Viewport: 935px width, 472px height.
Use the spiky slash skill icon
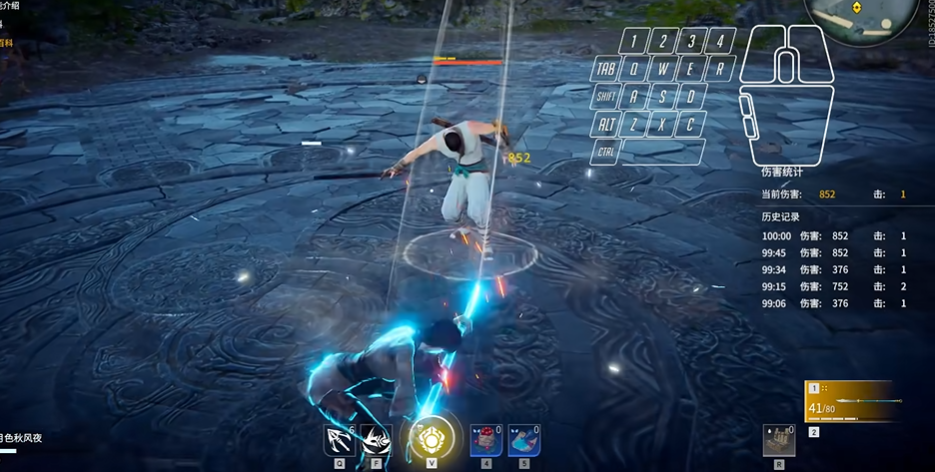point(376,440)
